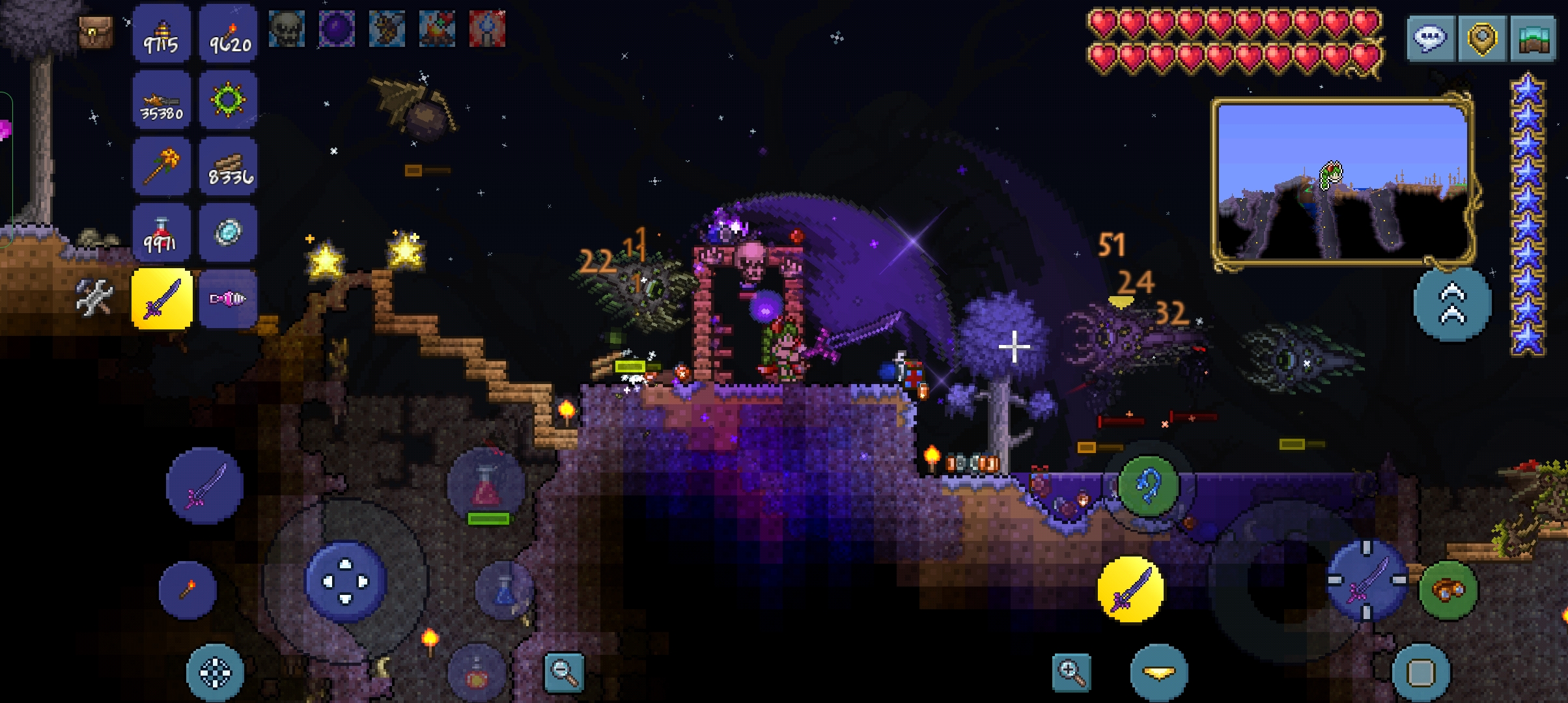1568x703 pixels.
Task: Tap the binoculars button
Action: (x=1448, y=590)
